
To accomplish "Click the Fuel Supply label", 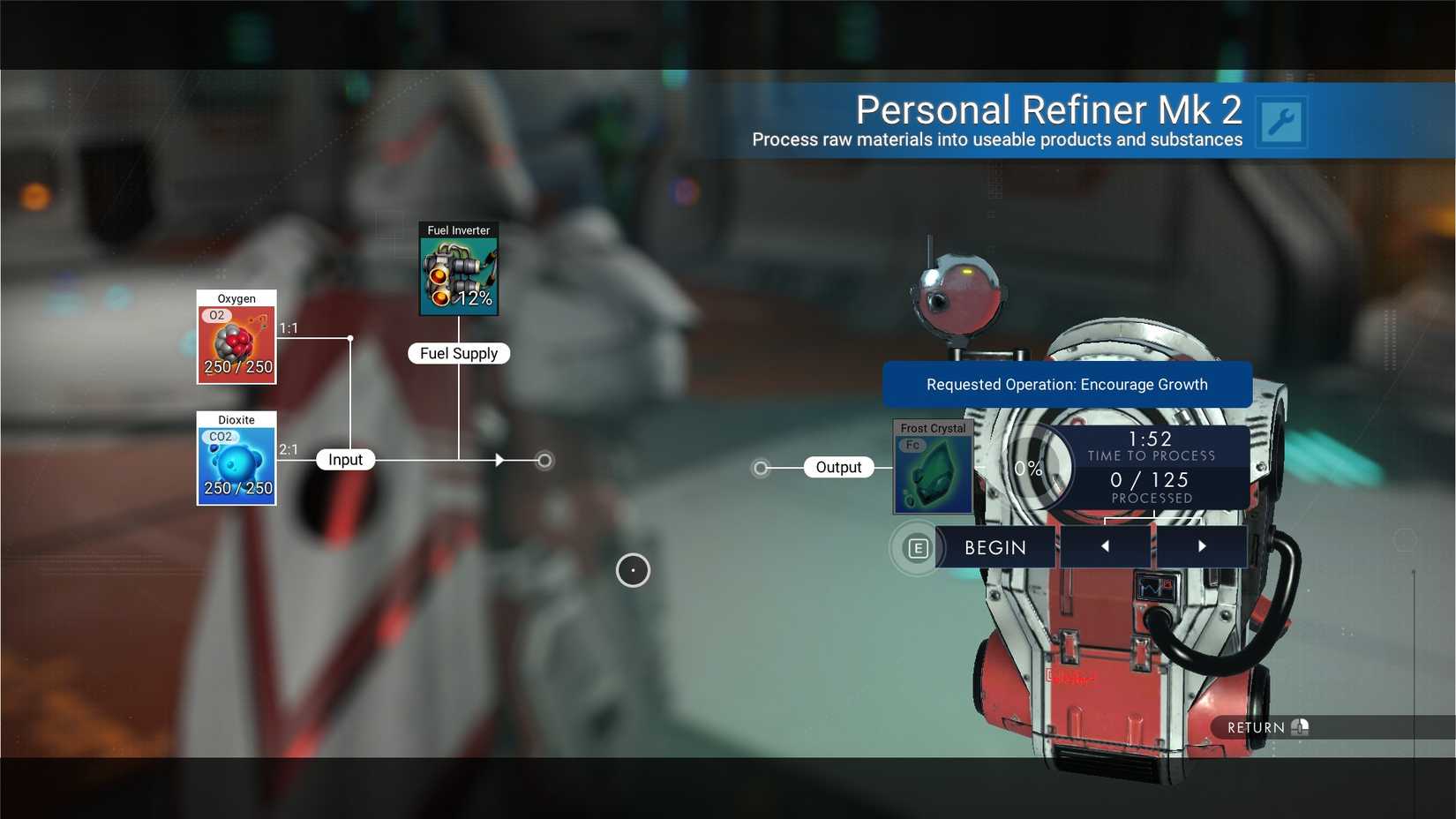I will [458, 353].
